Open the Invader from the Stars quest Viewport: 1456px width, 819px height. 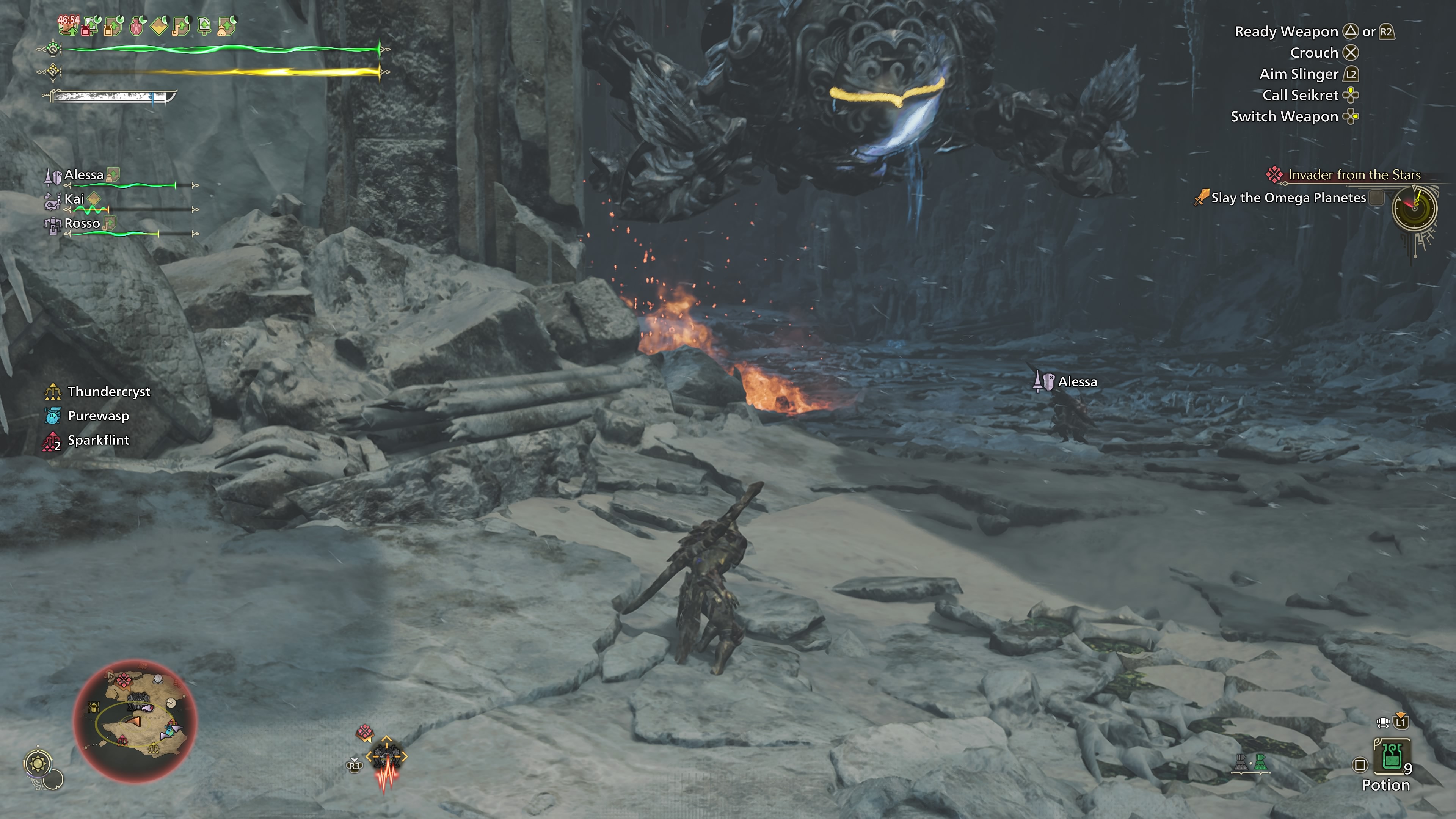pyautogui.click(x=1354, y=175)
